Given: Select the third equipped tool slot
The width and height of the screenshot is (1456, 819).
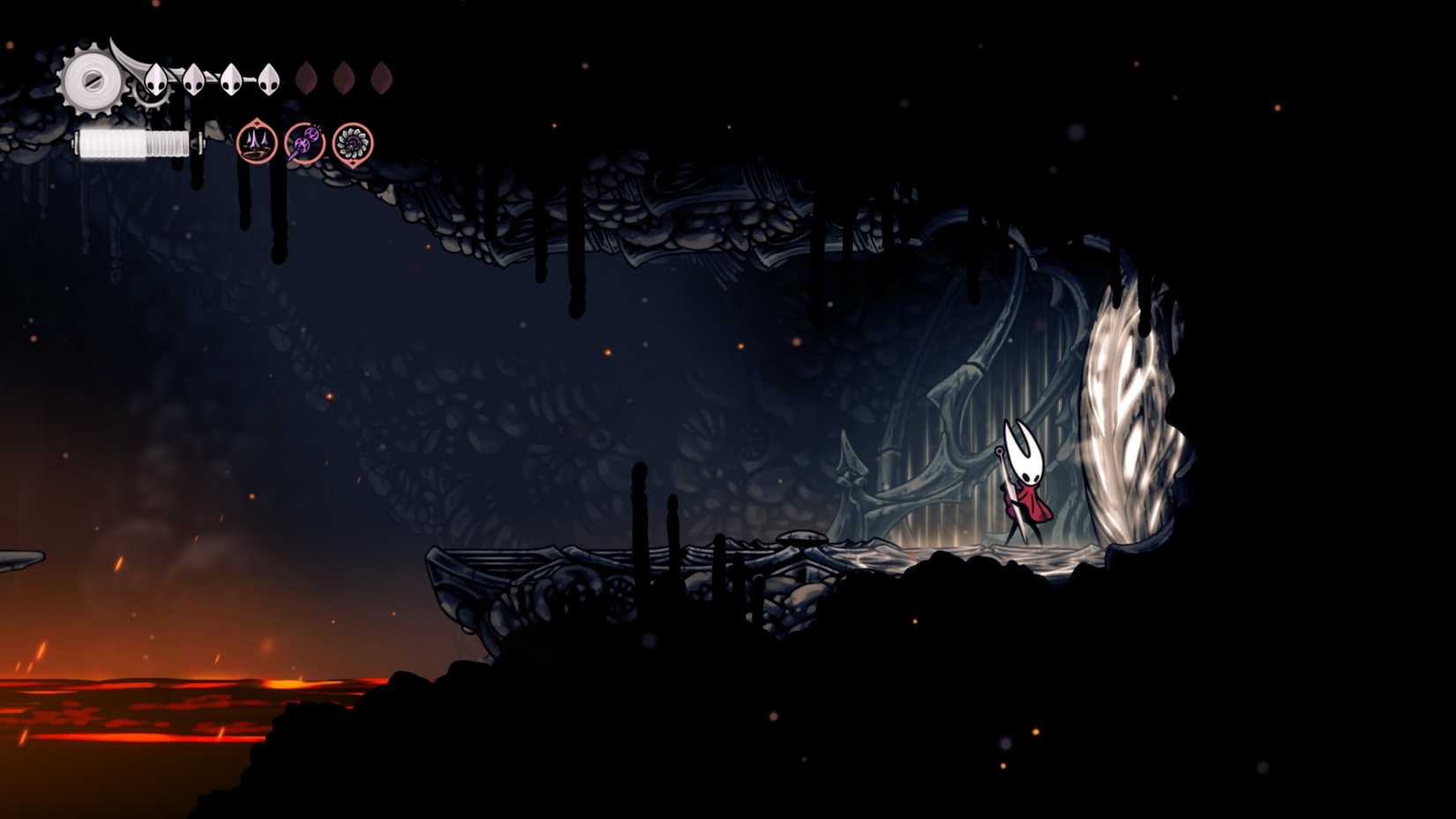Looking at the screenshot, I should [x=354, y=143].
